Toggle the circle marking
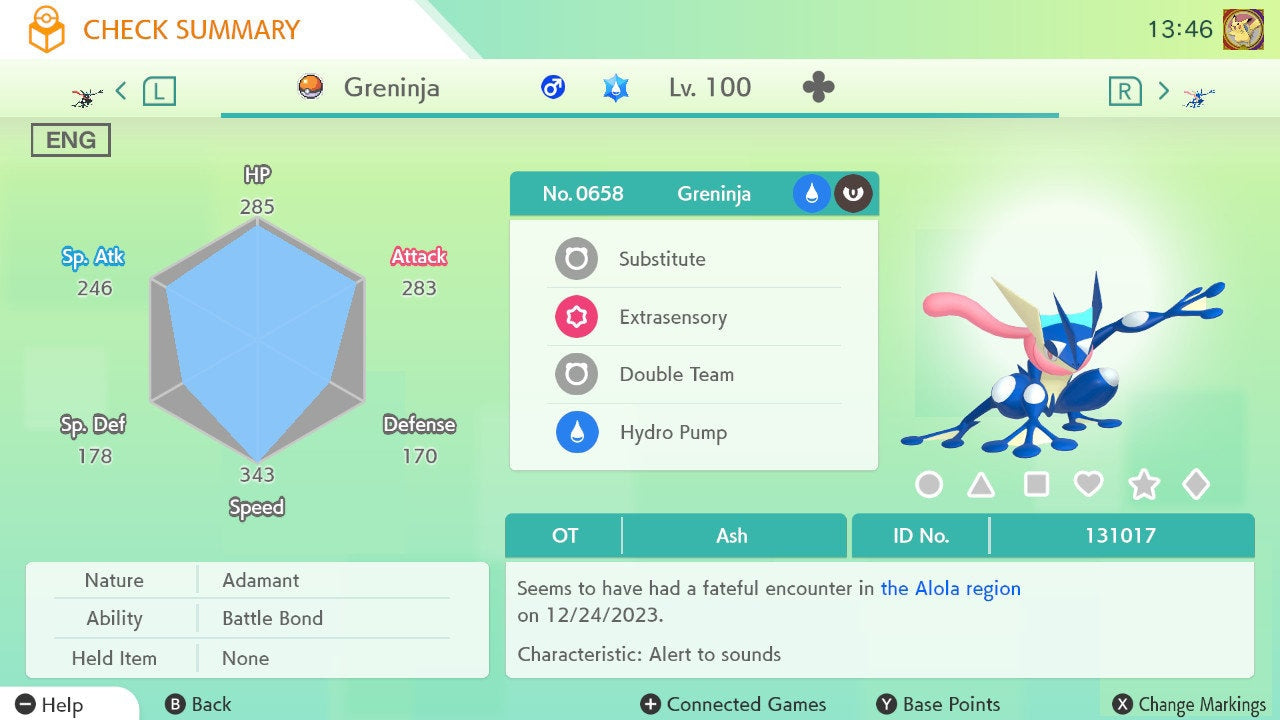The height and width of the screenshot is (720, 1280). pos(929,485)
